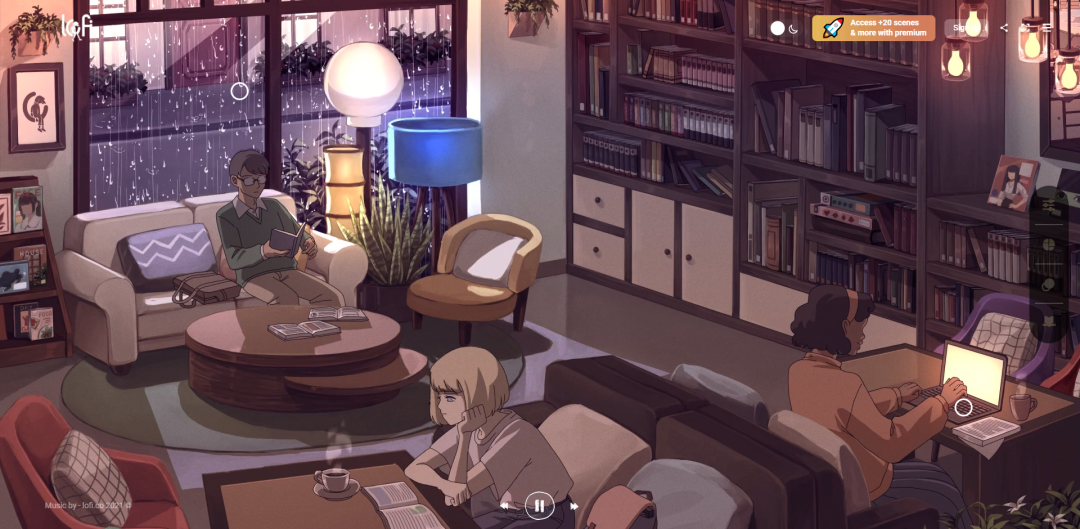Open the premium scenes rocket banner

pos(874,28)
